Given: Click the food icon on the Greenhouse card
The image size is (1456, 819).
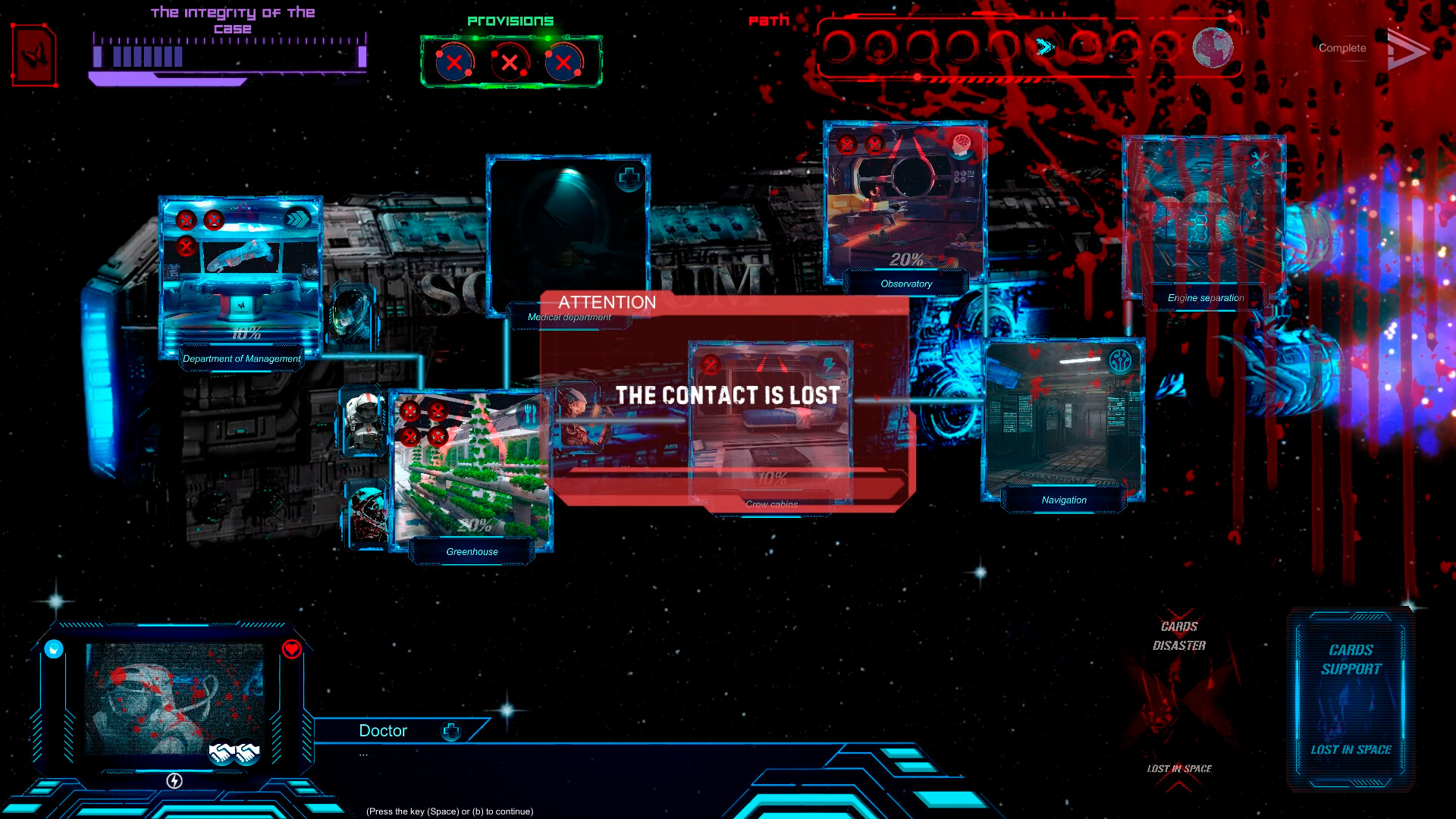Looking at the screenshot, I should [x=531, y=416].
